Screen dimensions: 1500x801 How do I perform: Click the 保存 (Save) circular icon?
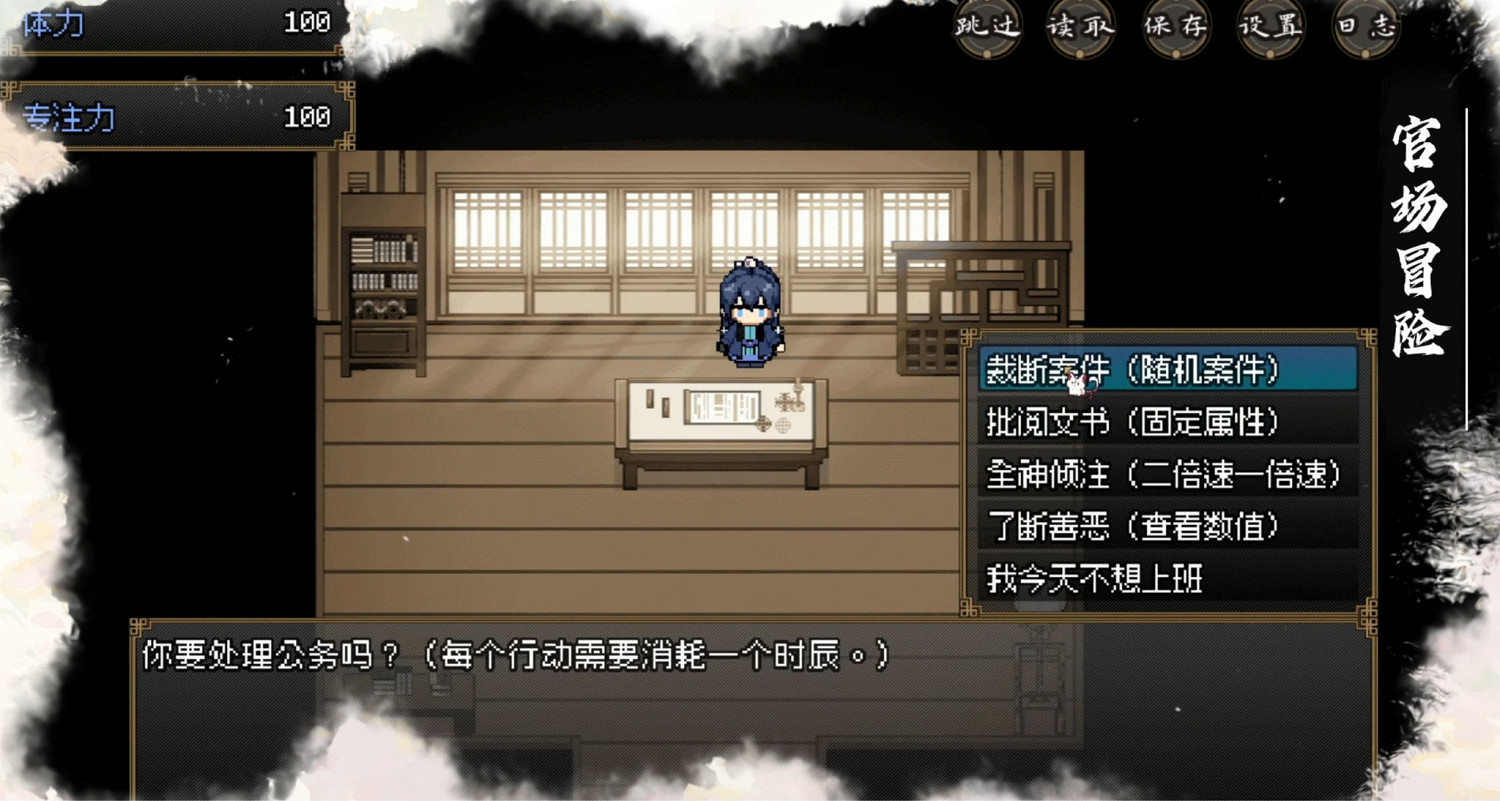[1175, 28]
